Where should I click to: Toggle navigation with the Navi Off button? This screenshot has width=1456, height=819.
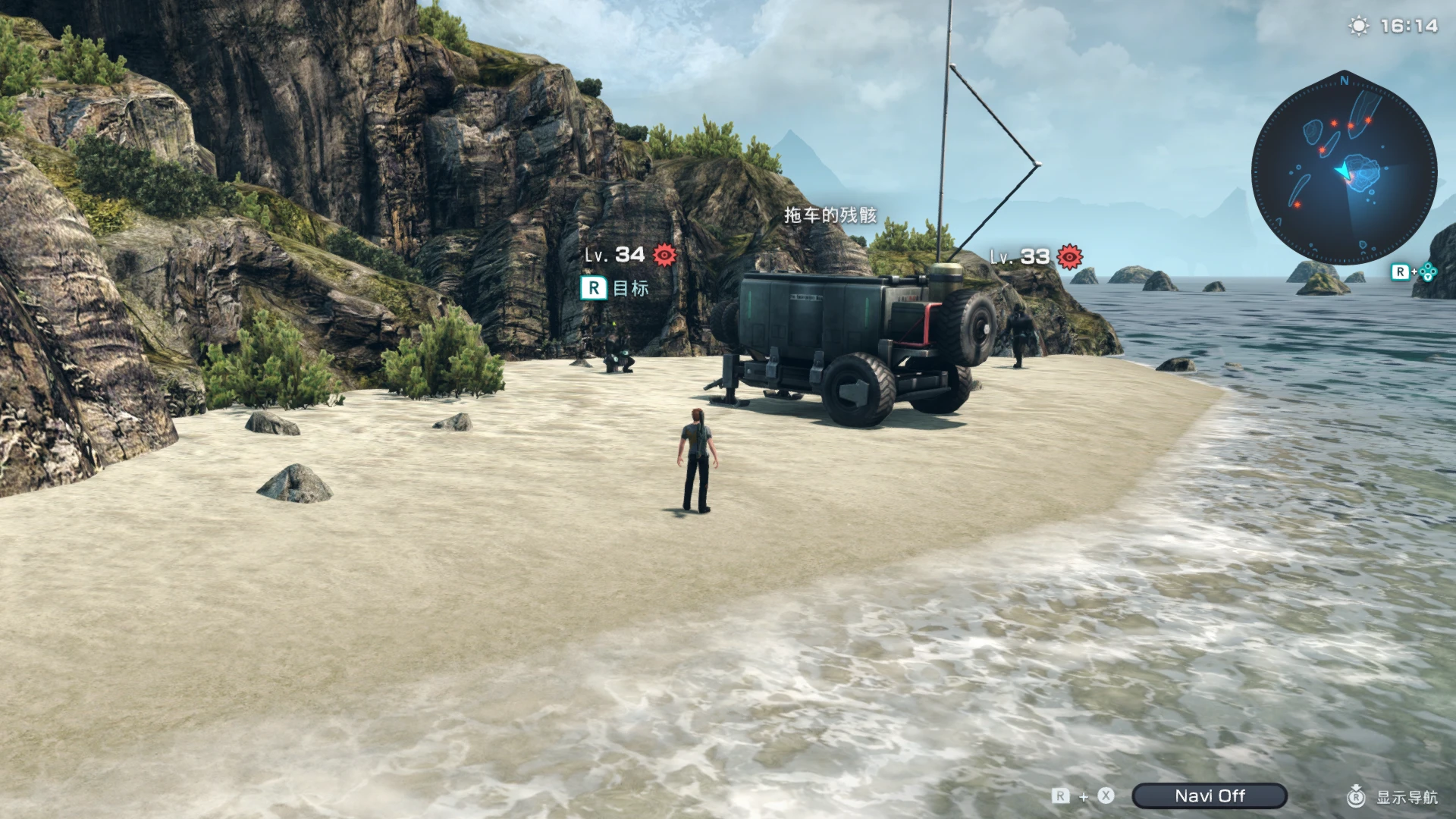pyautogui.click(x=1208, y=795)
